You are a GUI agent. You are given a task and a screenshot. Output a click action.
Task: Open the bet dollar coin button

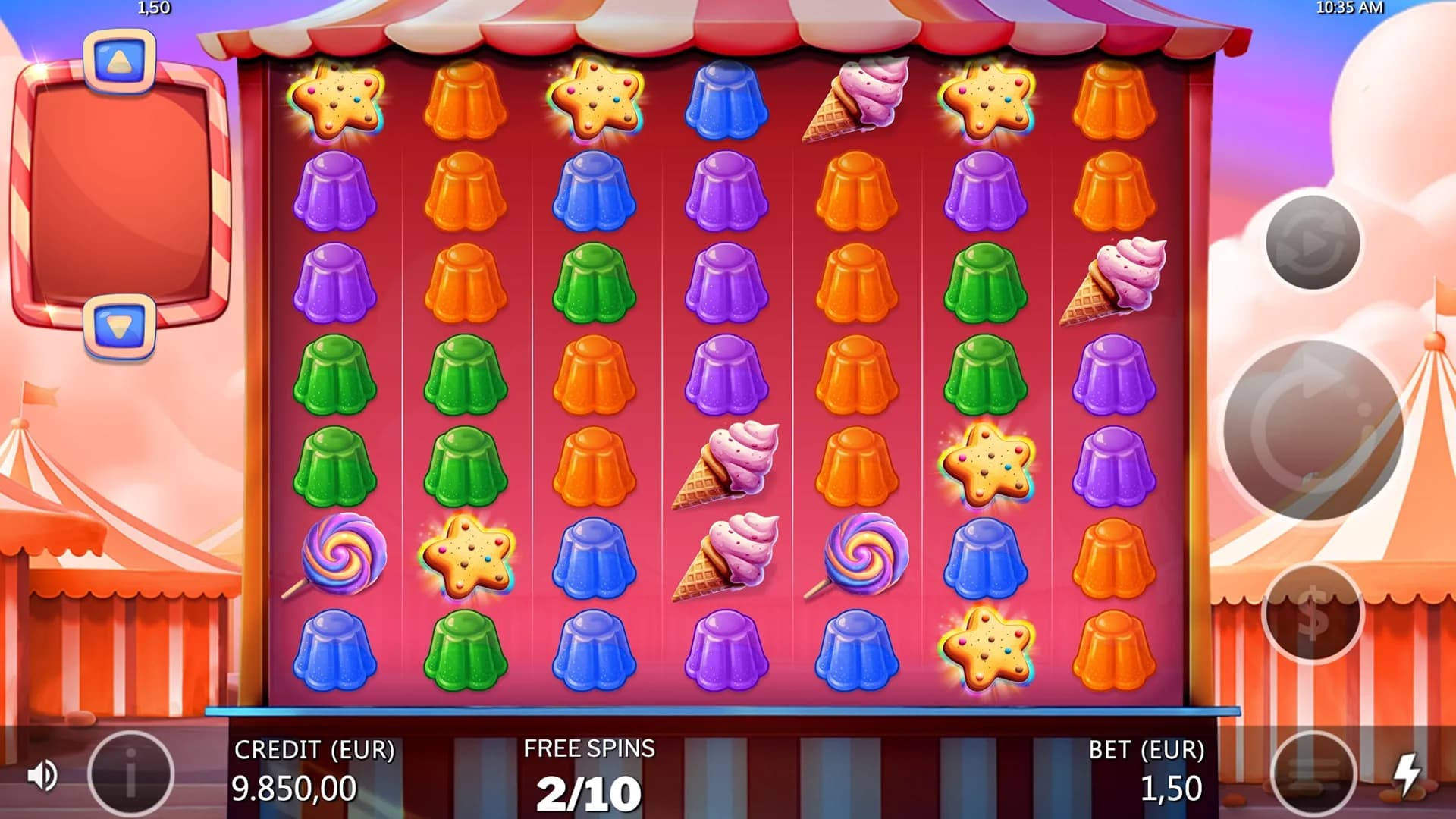tap(1313, 613)
